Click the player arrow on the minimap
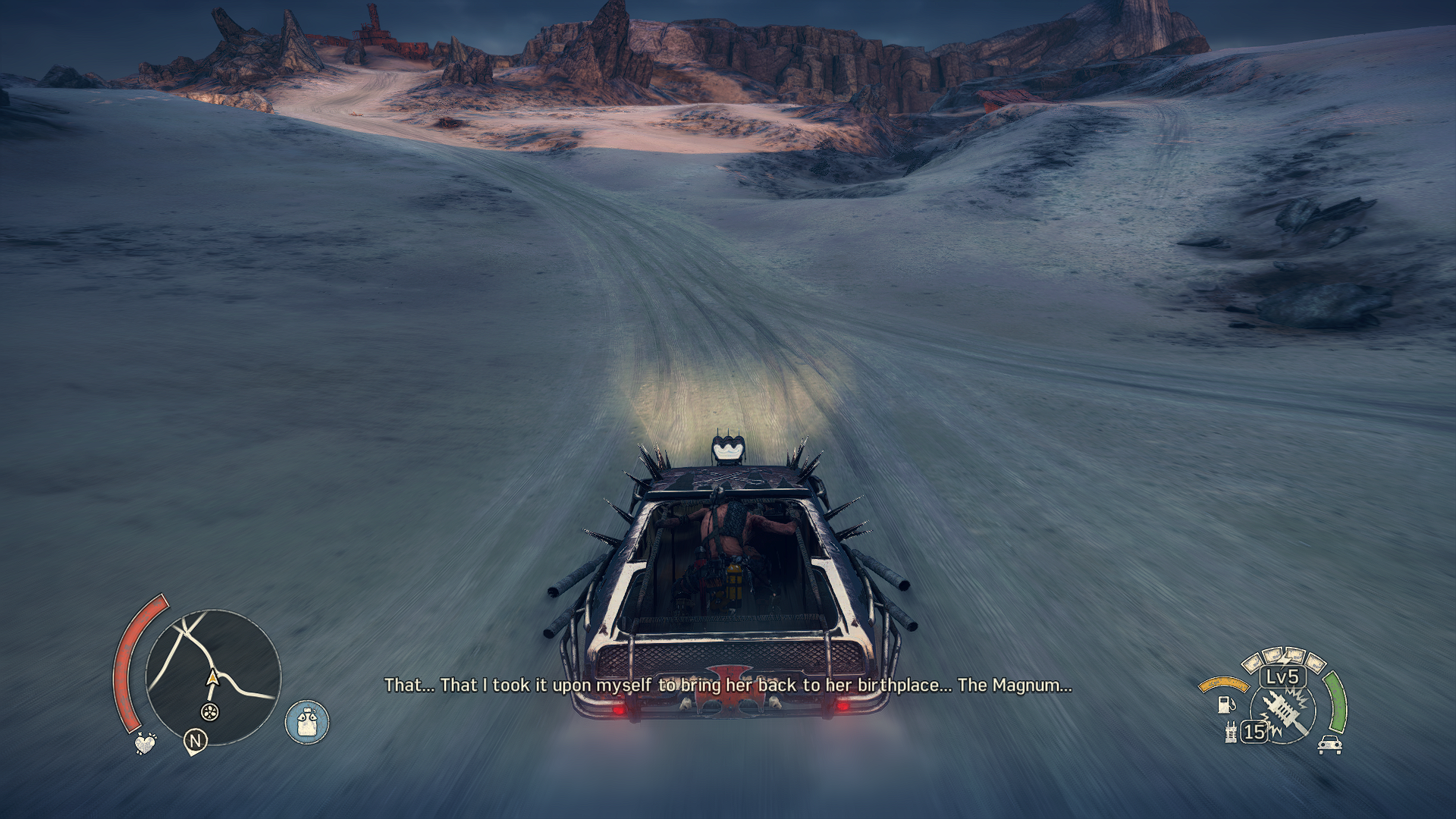This screenshot has width=1456, height=819. [213, 677]
